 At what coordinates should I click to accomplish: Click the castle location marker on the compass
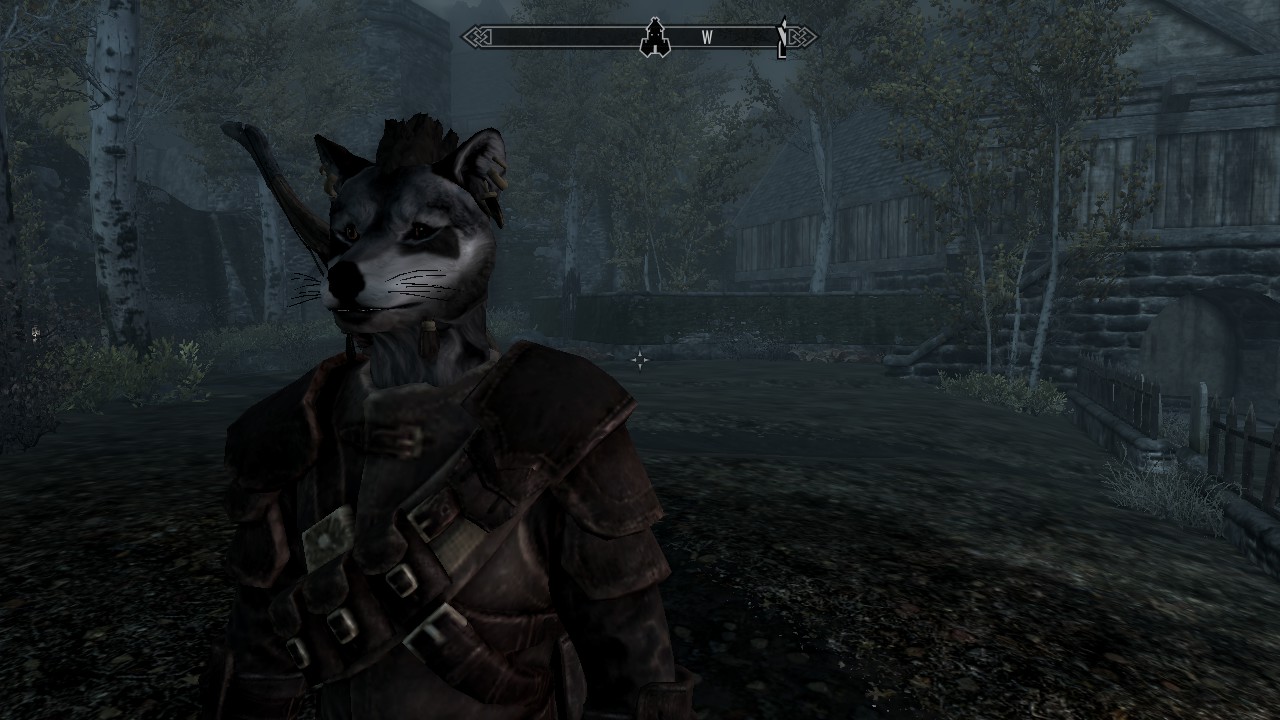pyautogui.click(x=655, y=38)
